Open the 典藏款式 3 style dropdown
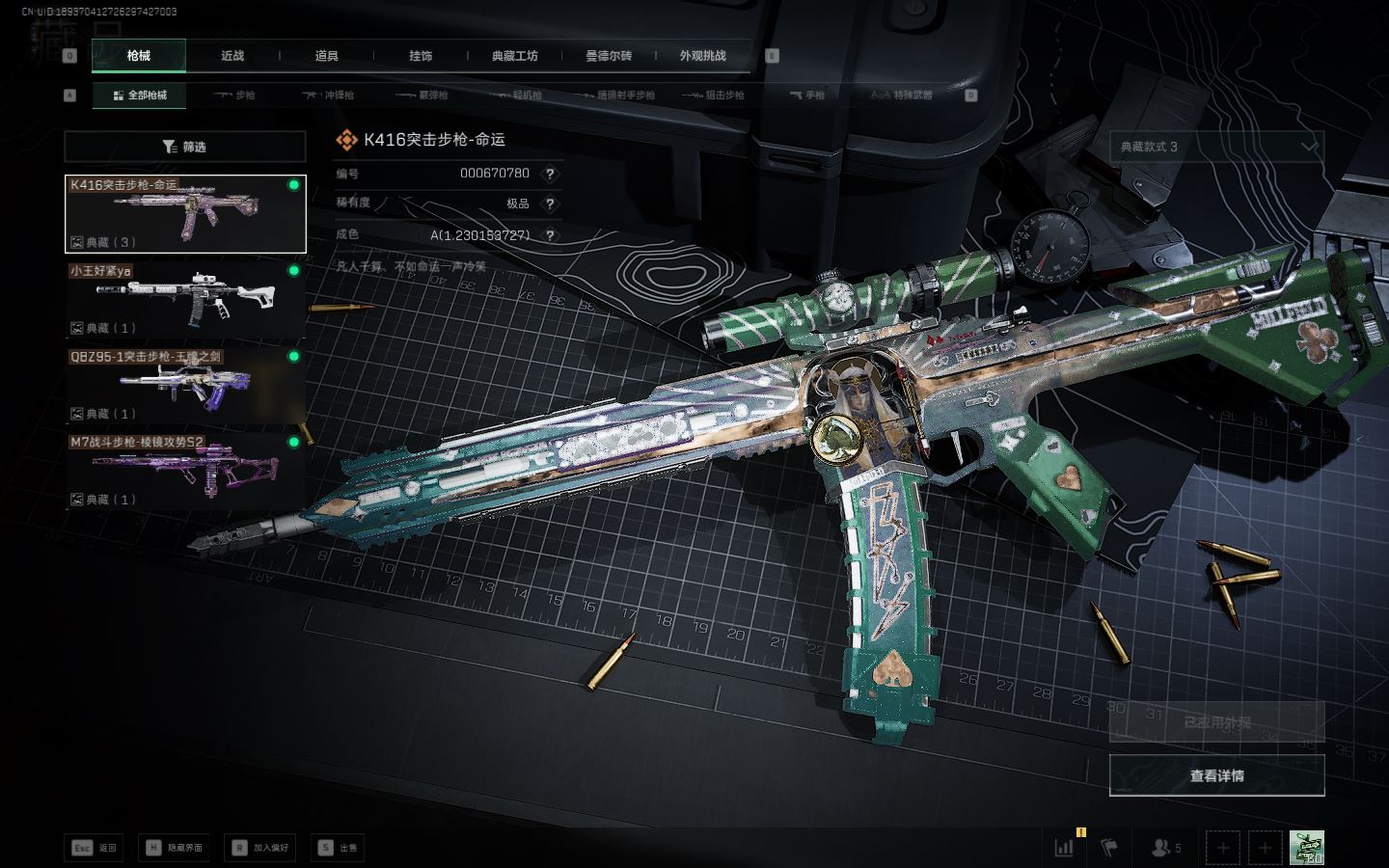Screen dimensions: 1389x868 click(x=1216, y=147)
